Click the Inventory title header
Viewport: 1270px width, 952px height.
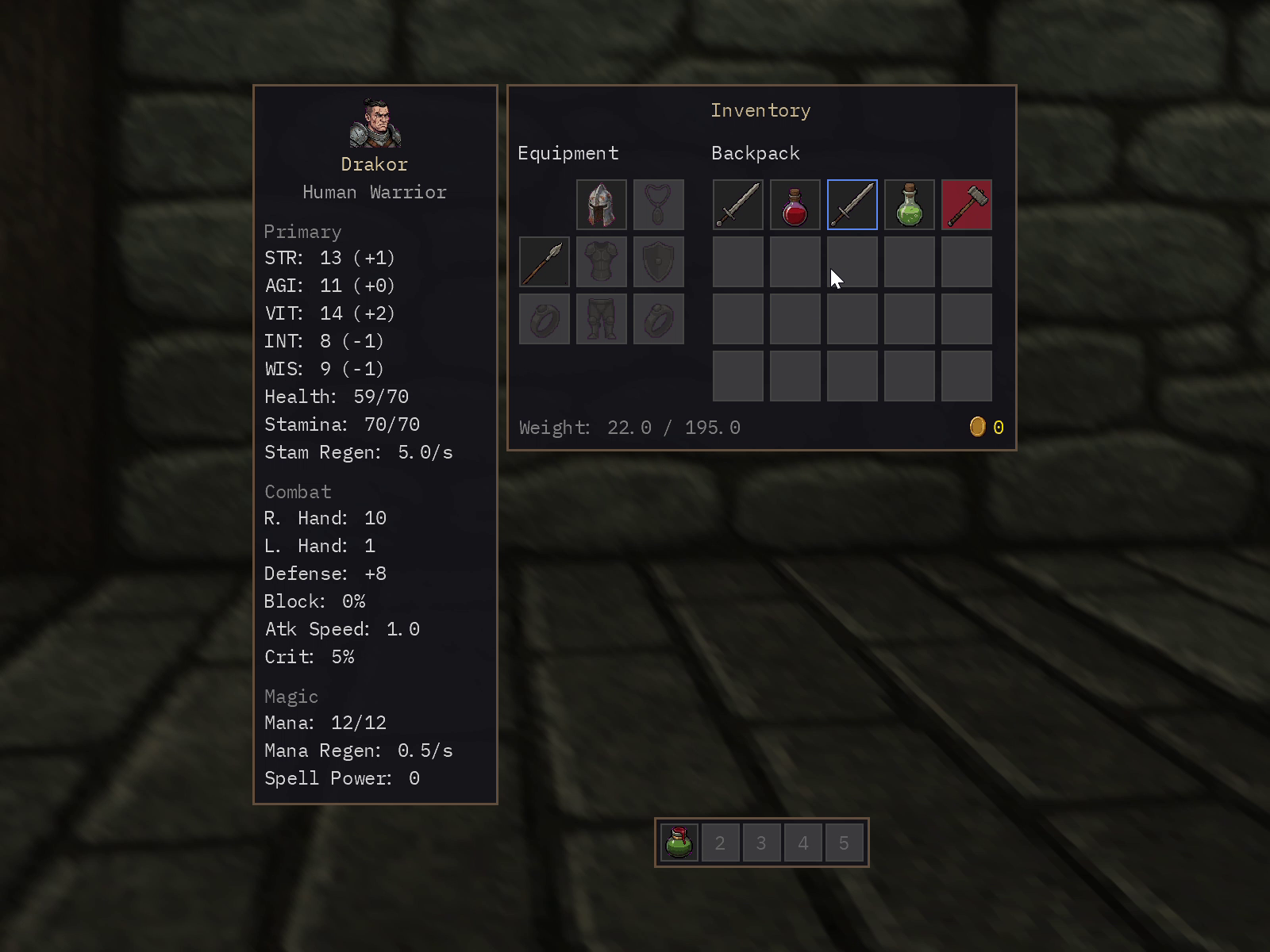pos(760,110)
